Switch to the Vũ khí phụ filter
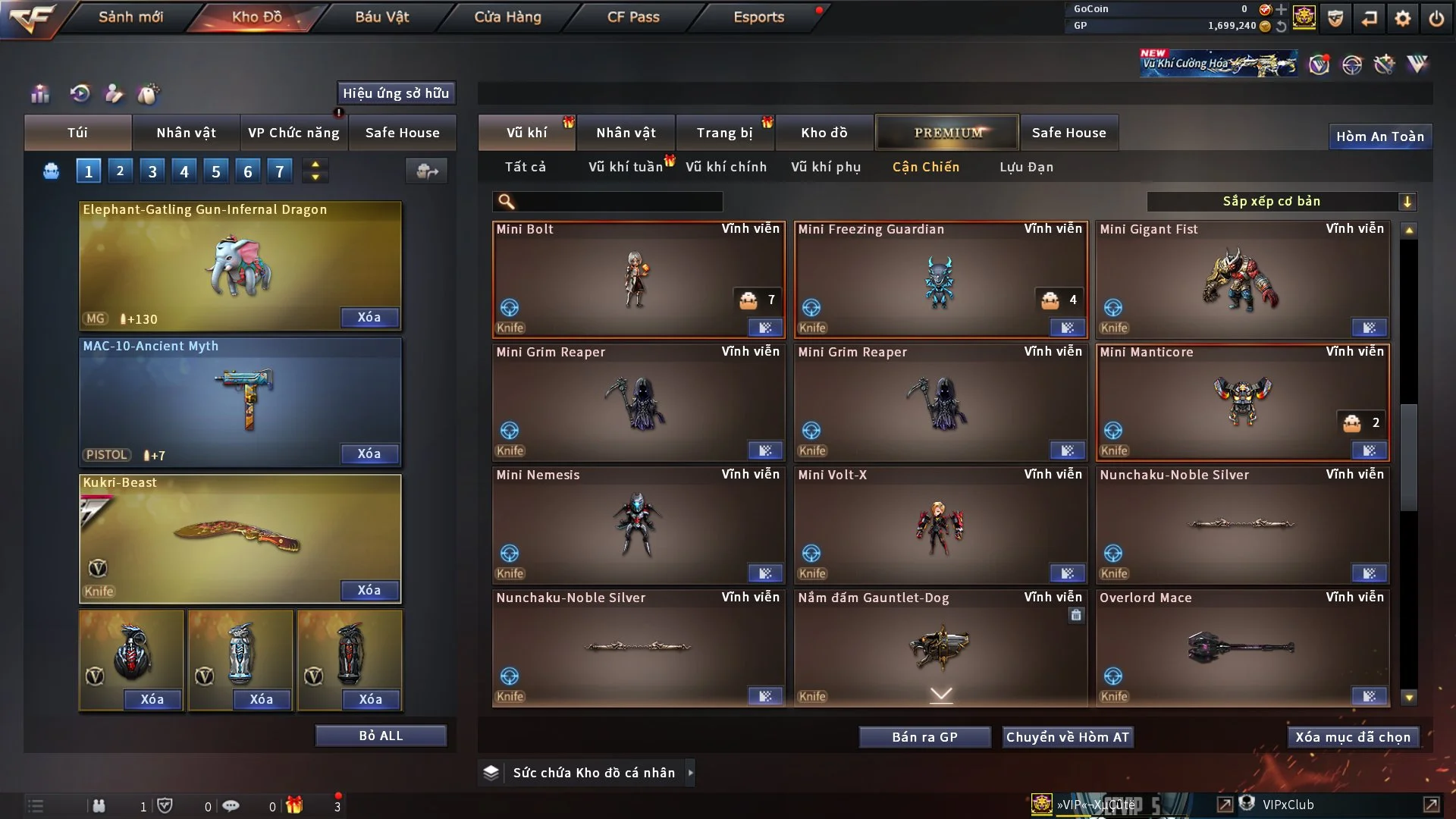This screenshot has width=1456, height=819. [x=825, y=167]
